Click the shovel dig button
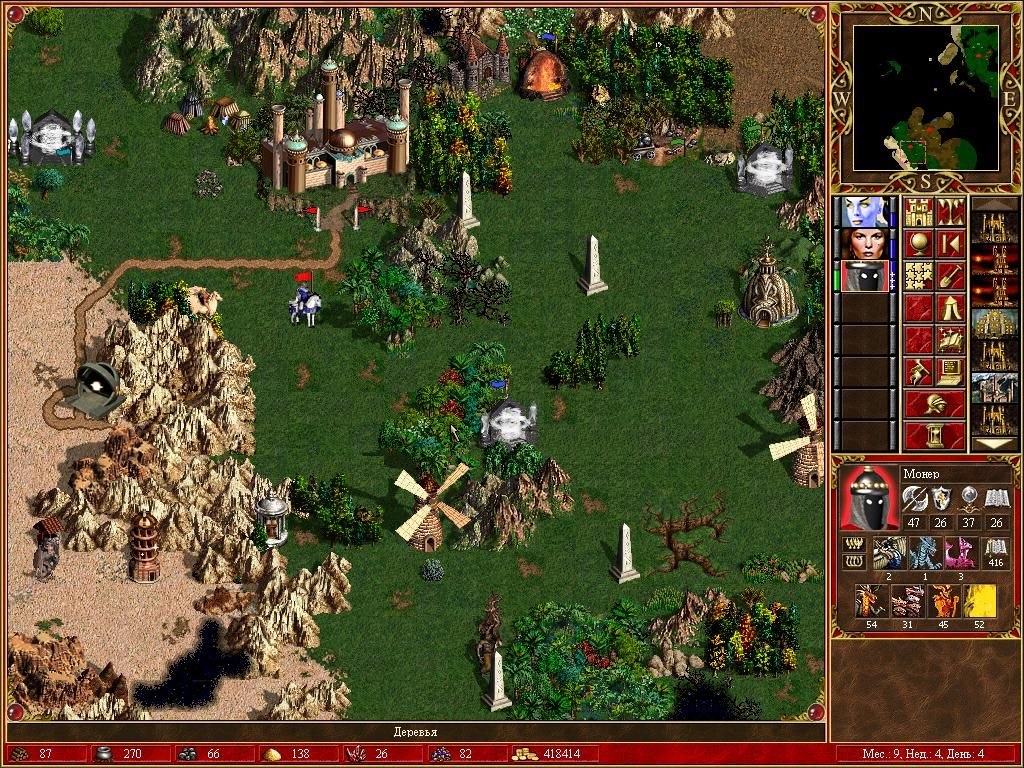Screen dimensions: 1024x768 [x=950, y=276]
